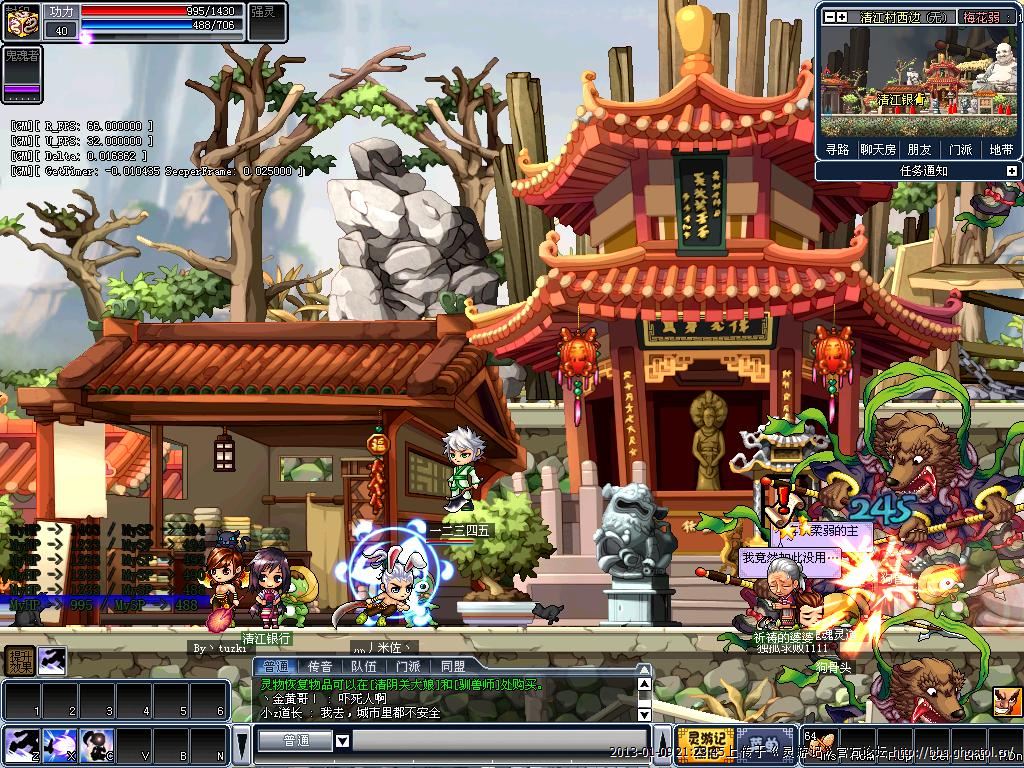Switch to the 传音 whisper chat tab

click(320, 666)
